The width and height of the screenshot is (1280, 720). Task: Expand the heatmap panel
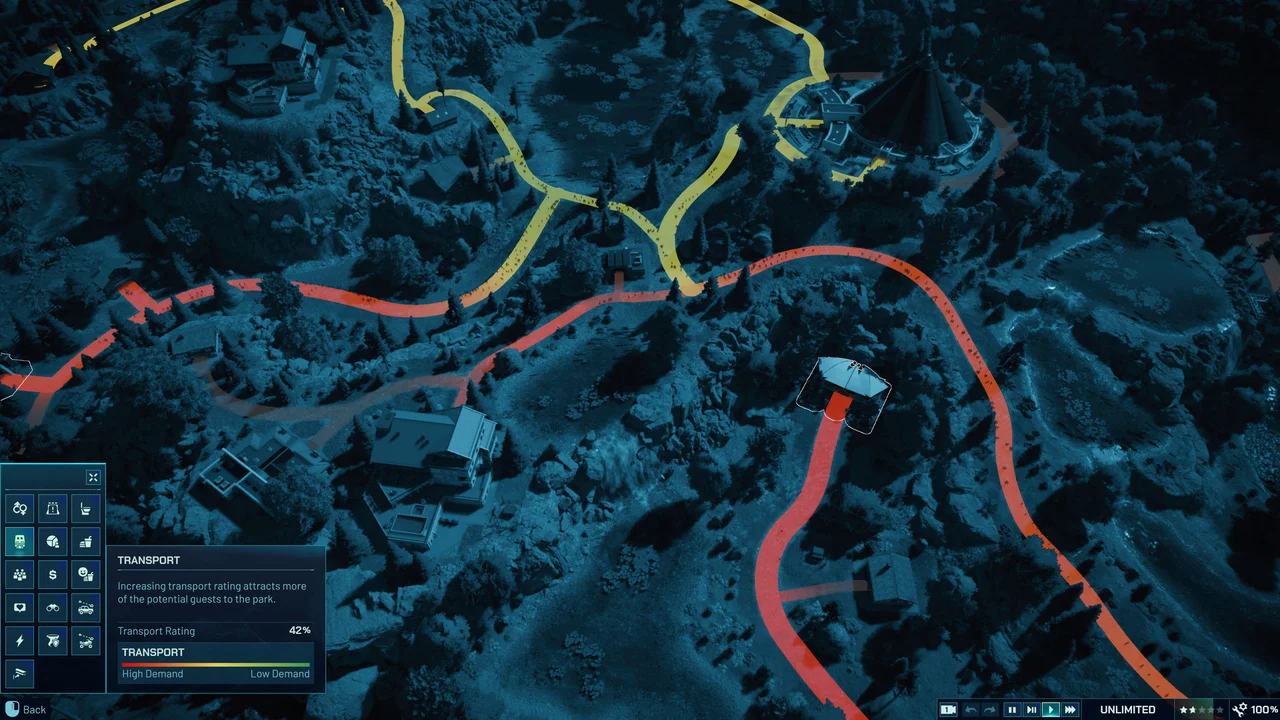pos(94,477)
